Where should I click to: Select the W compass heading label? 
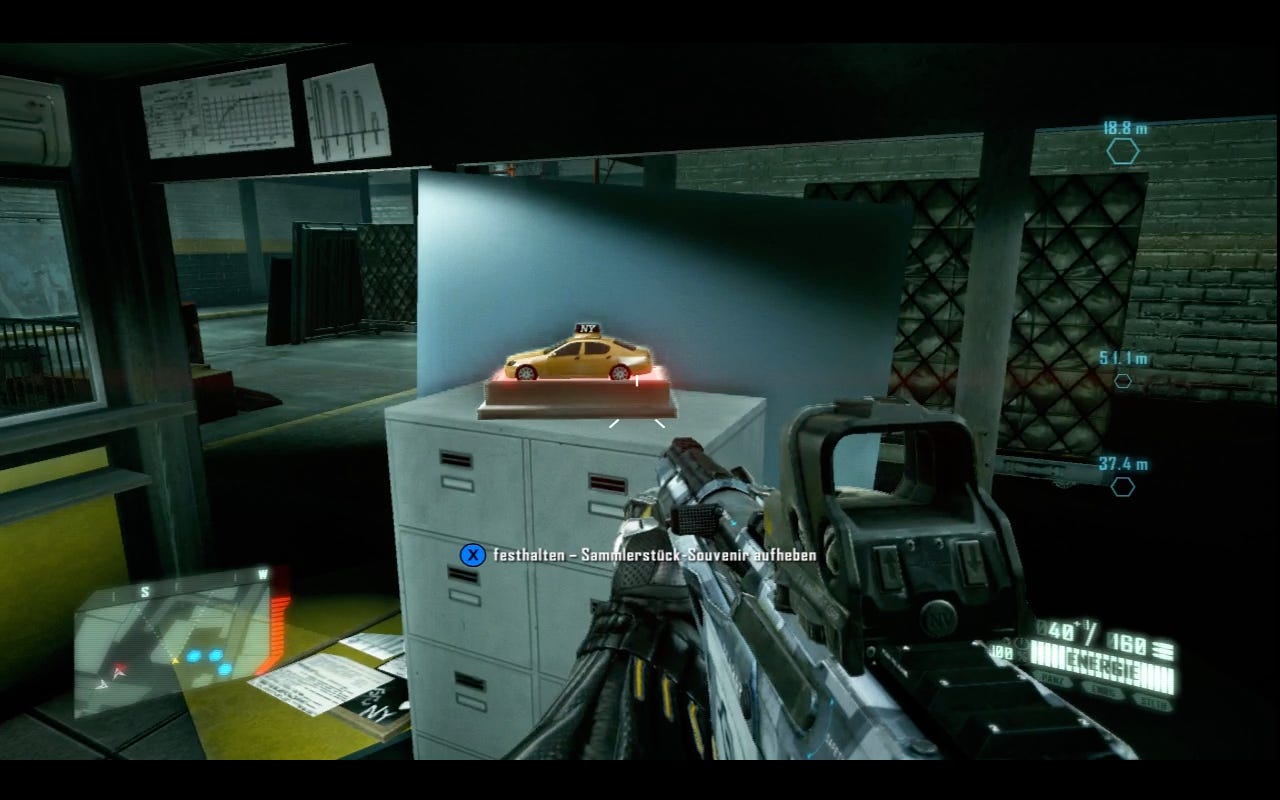[x=264, y=573]
